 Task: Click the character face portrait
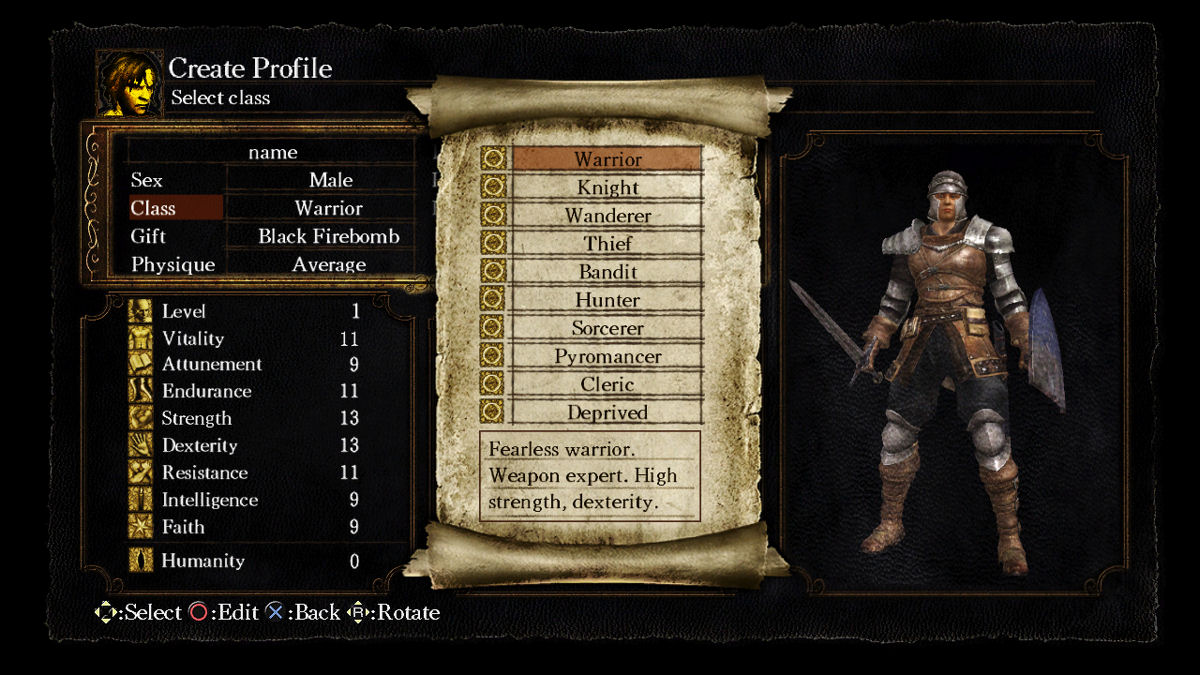(129, 83)
